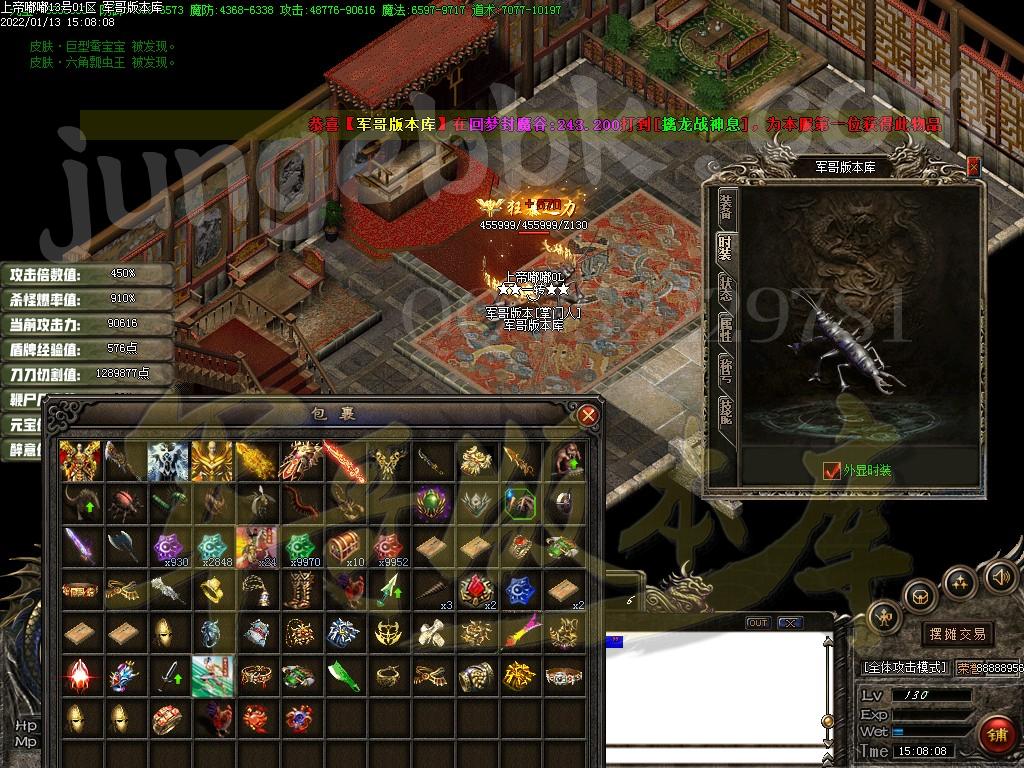
Task: Toggle the 外显时装 costume display checkbox
Action: (x=831, y=470)
